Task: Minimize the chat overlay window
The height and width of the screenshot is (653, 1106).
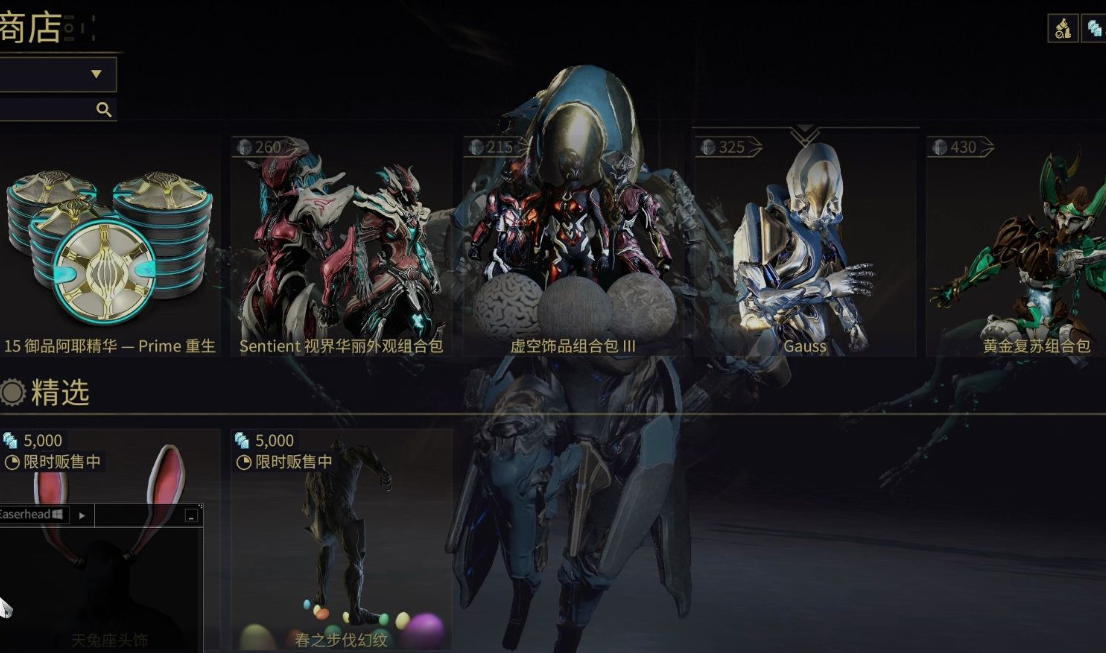Action: 191,515
